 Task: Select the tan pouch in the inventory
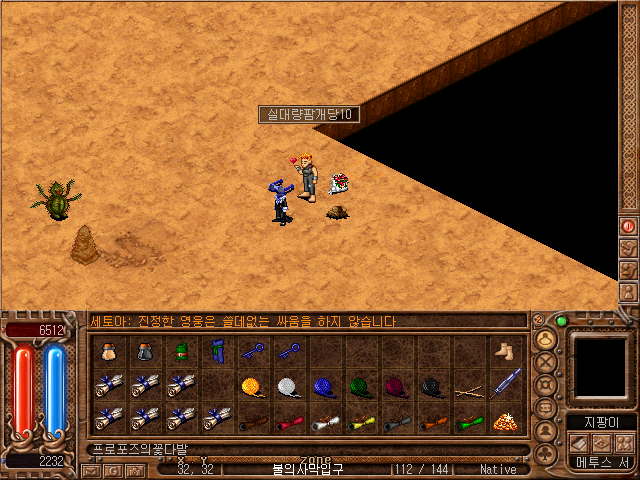[x=108, y=351]
